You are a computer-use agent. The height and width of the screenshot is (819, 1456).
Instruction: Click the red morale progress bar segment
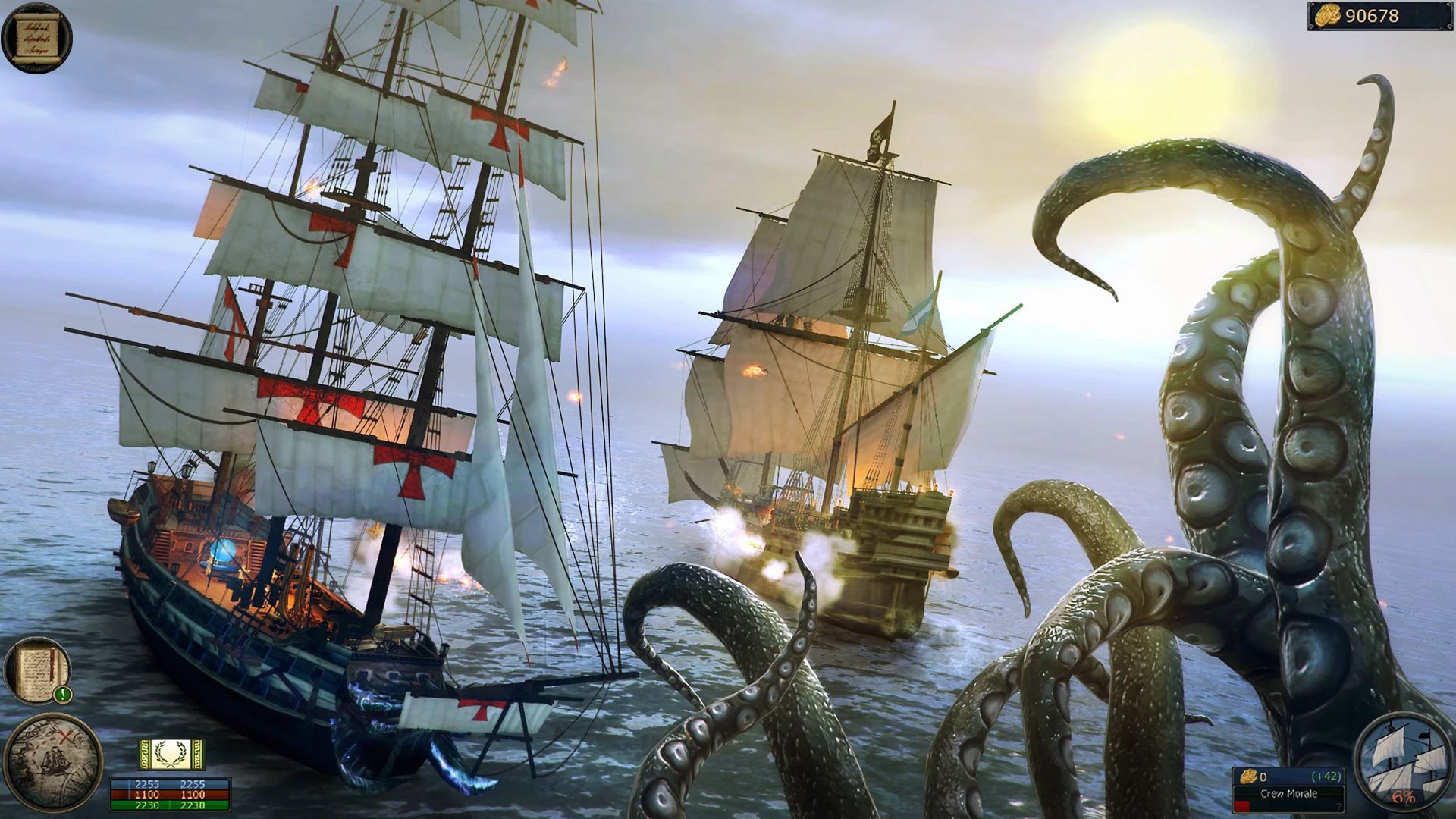(1242, 805)
